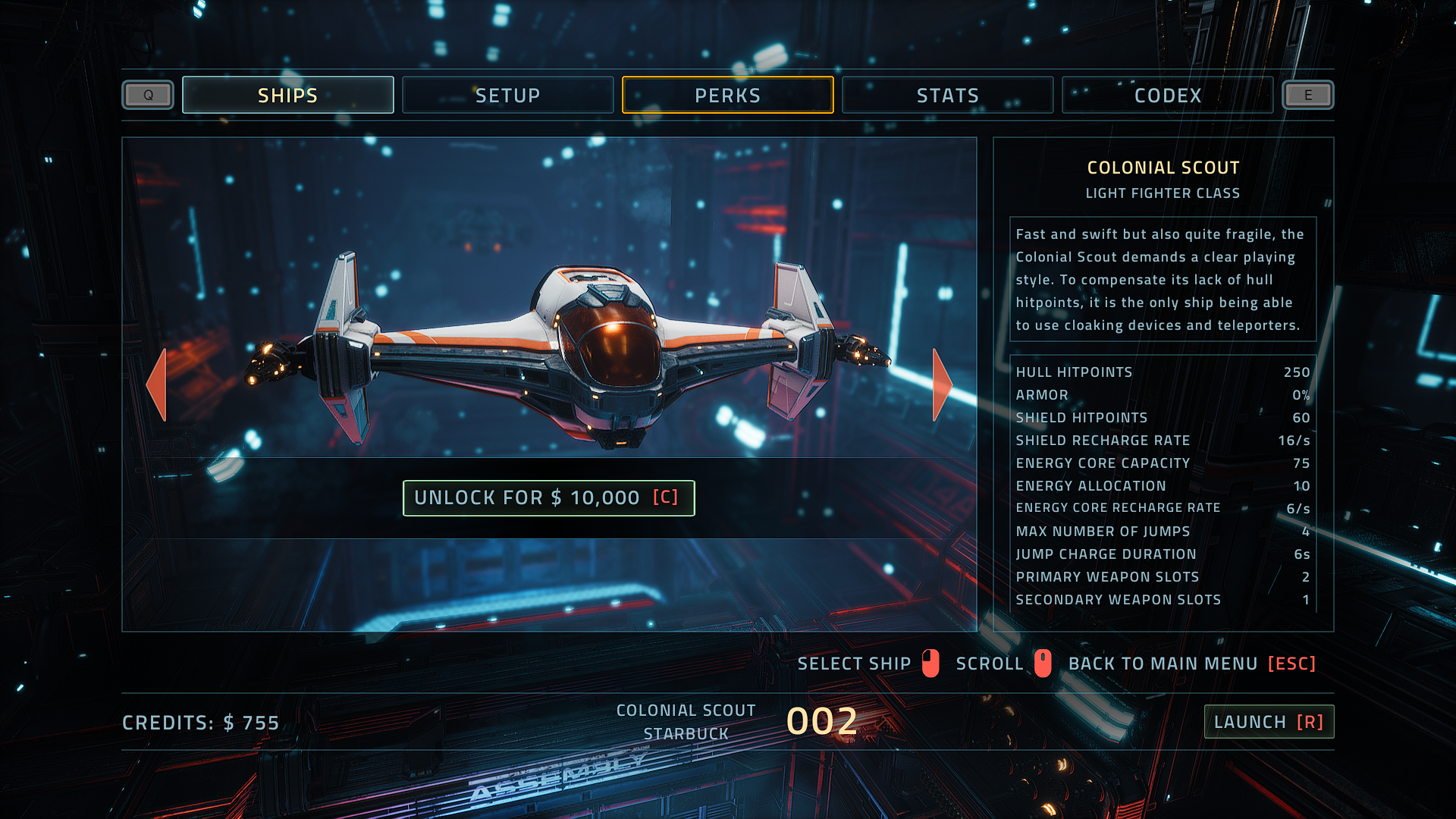This screenshot has height=819, width=1456.
Task: Go back to main menu
Action: 1191,664
